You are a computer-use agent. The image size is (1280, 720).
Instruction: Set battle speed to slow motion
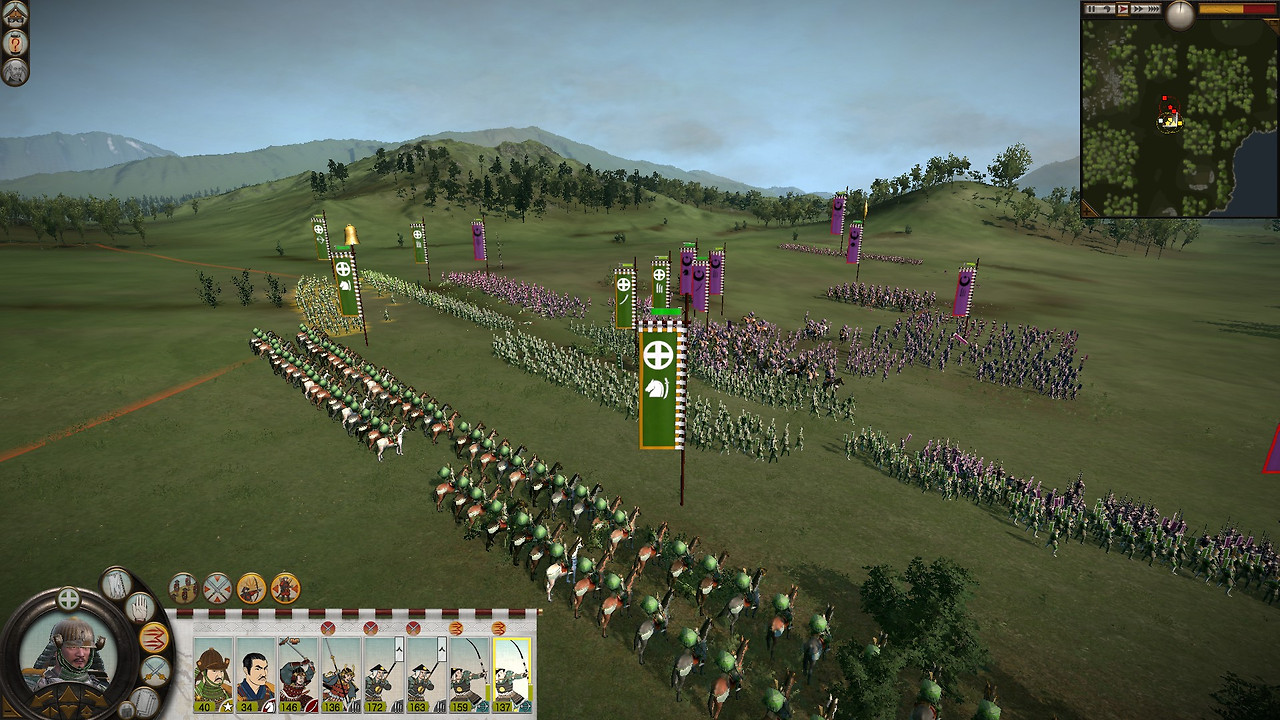pos(1107,9)
